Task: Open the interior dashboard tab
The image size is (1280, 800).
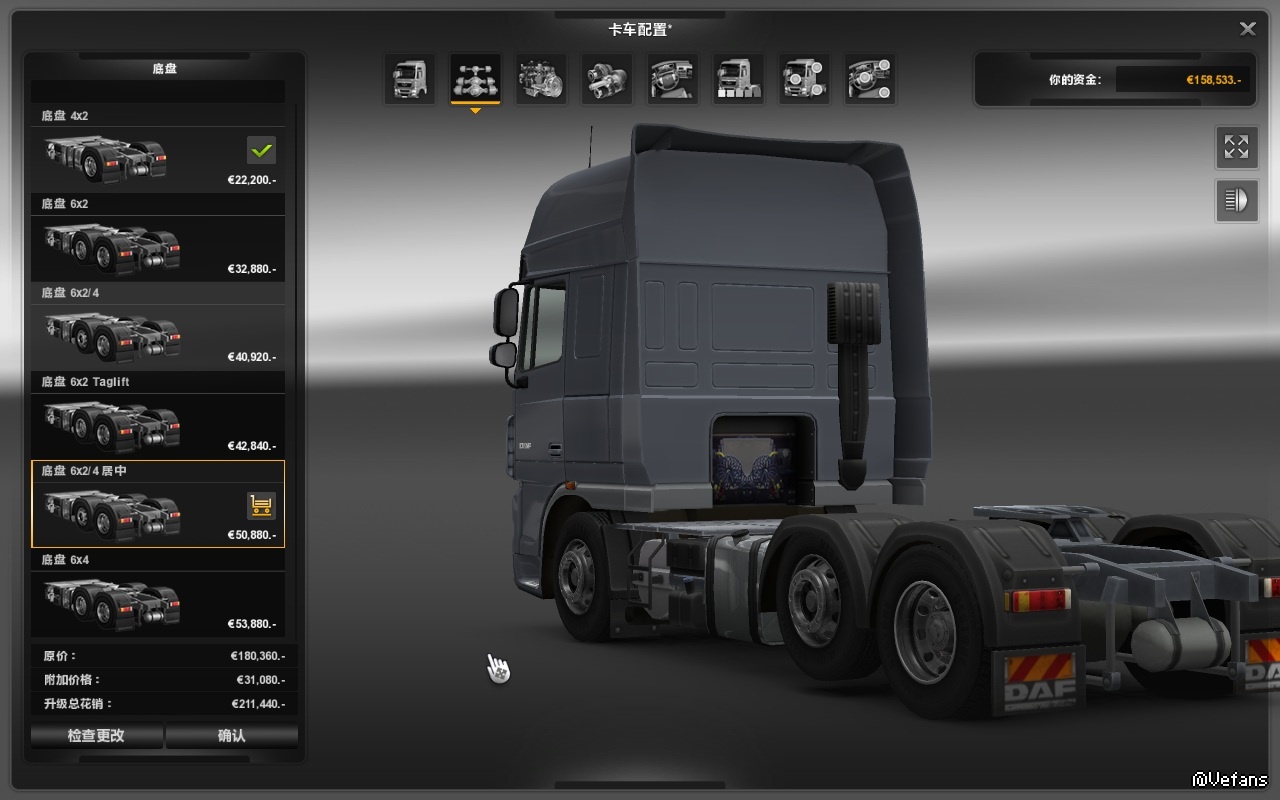Action: pos(672,79)
